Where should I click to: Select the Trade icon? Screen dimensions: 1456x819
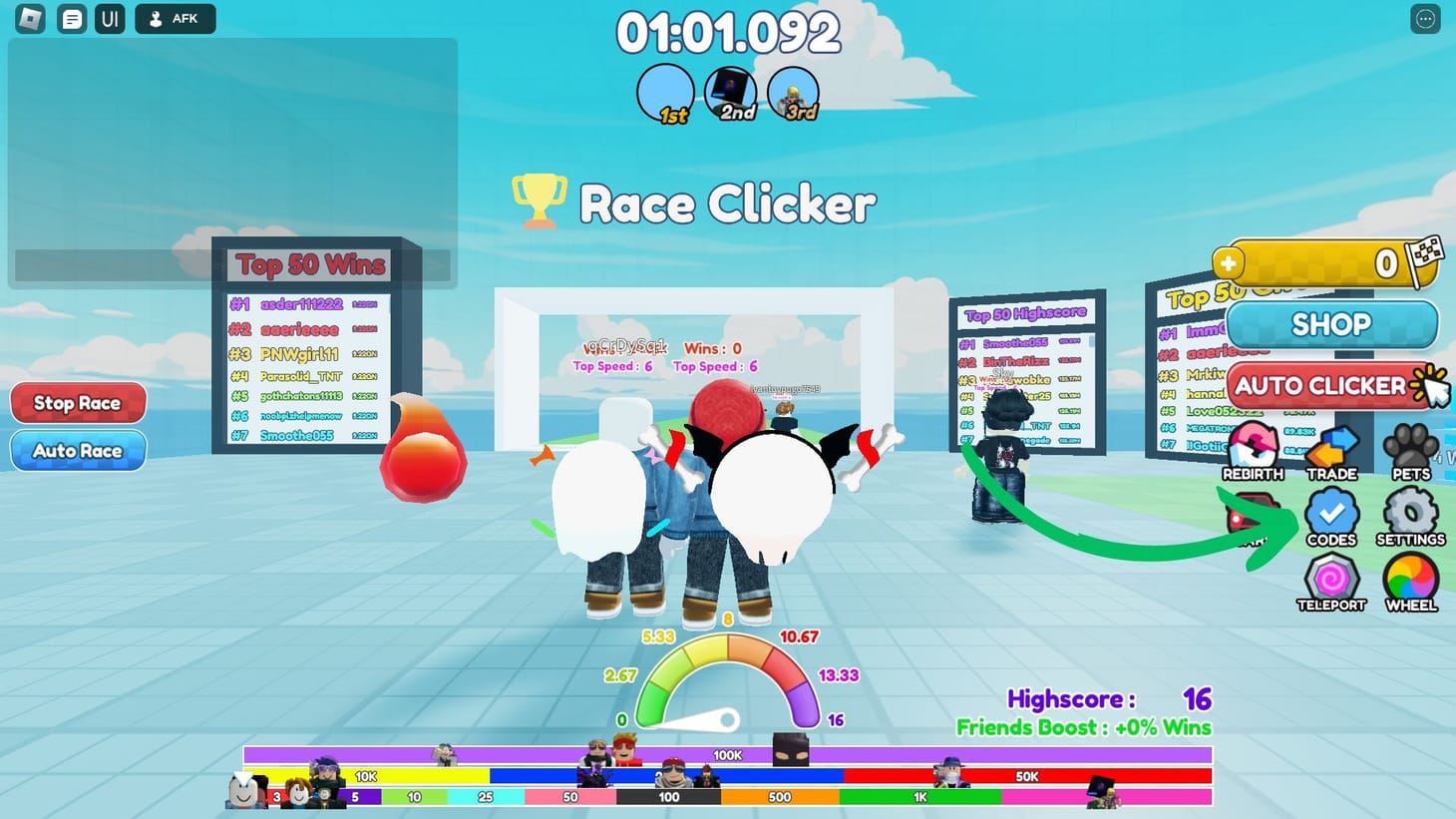click(x=1332, y=449)
